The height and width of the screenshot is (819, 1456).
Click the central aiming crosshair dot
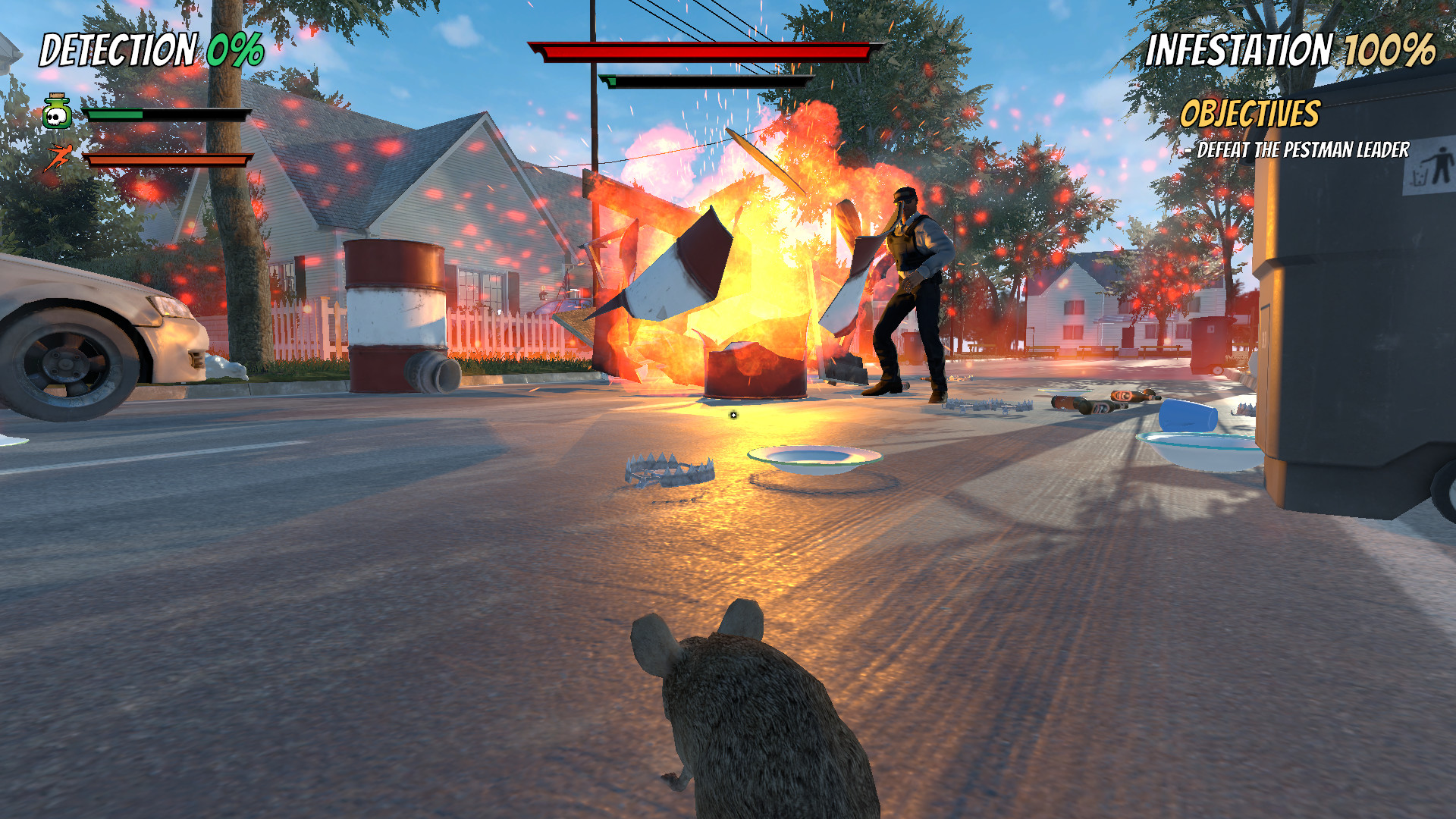(x=733, y=415)
